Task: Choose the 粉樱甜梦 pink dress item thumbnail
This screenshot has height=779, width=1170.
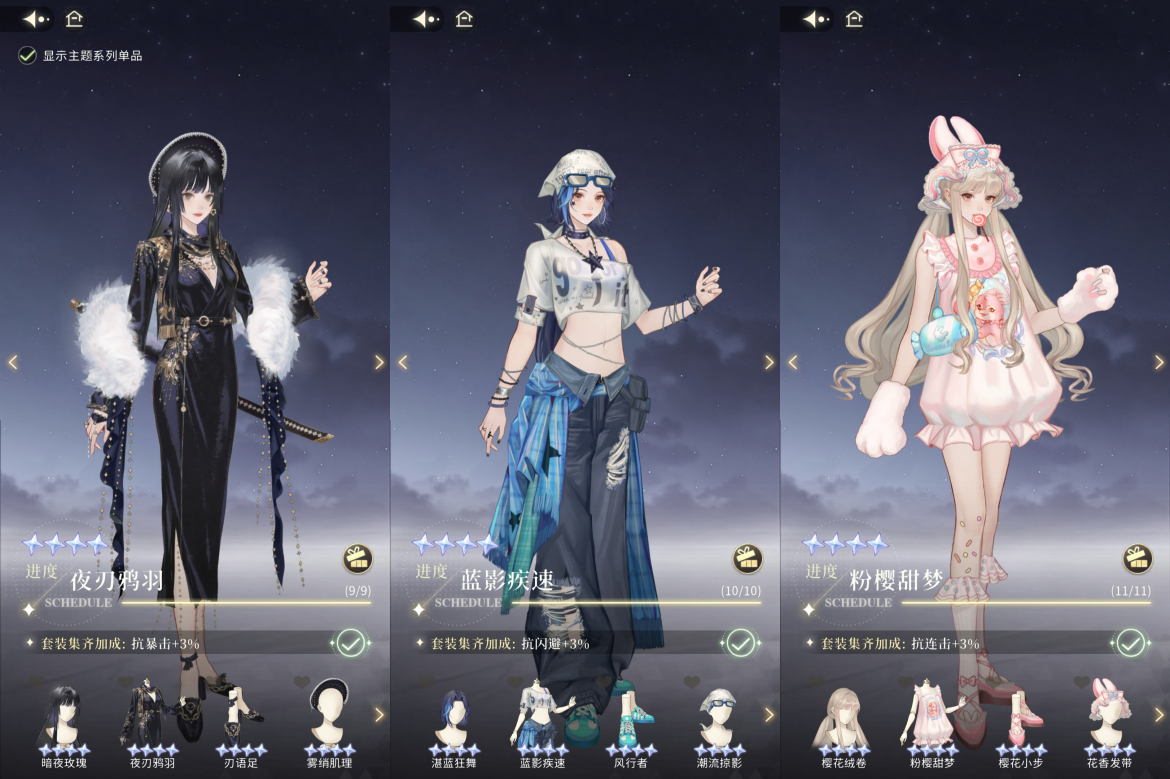Action: coord(932,715)
